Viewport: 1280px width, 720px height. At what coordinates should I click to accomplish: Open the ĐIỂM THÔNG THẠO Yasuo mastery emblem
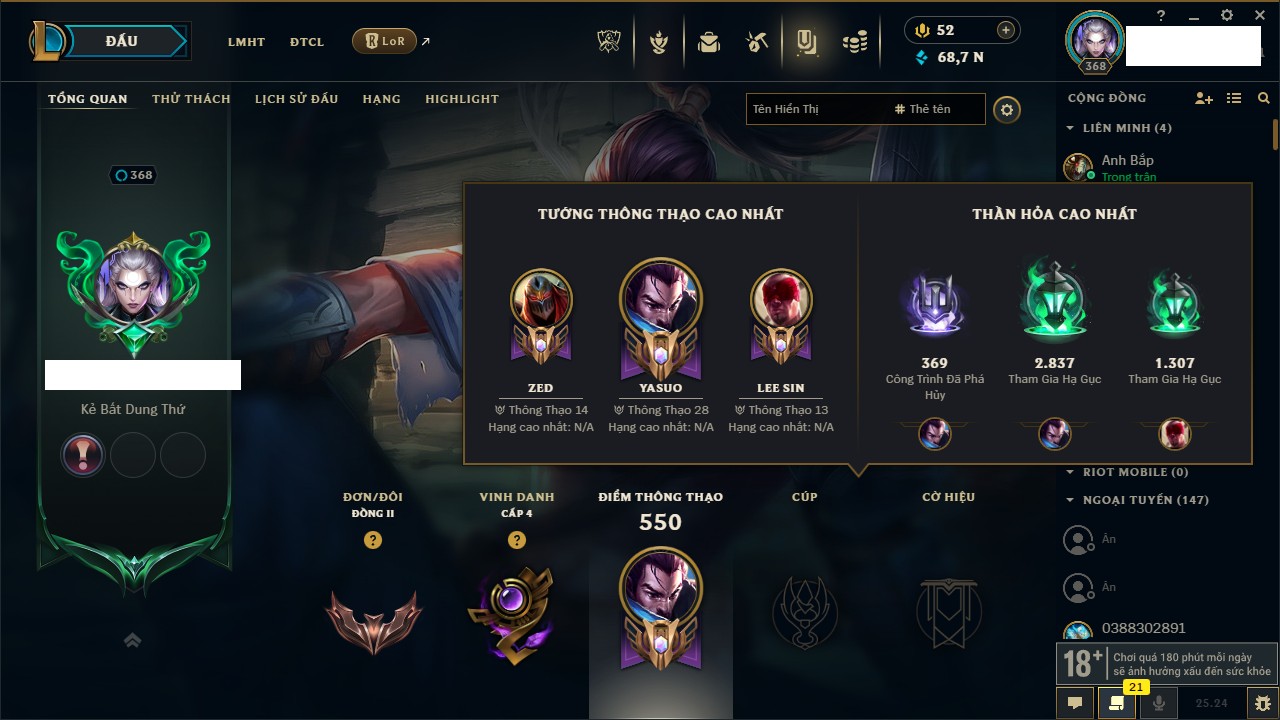pos(660,607)
